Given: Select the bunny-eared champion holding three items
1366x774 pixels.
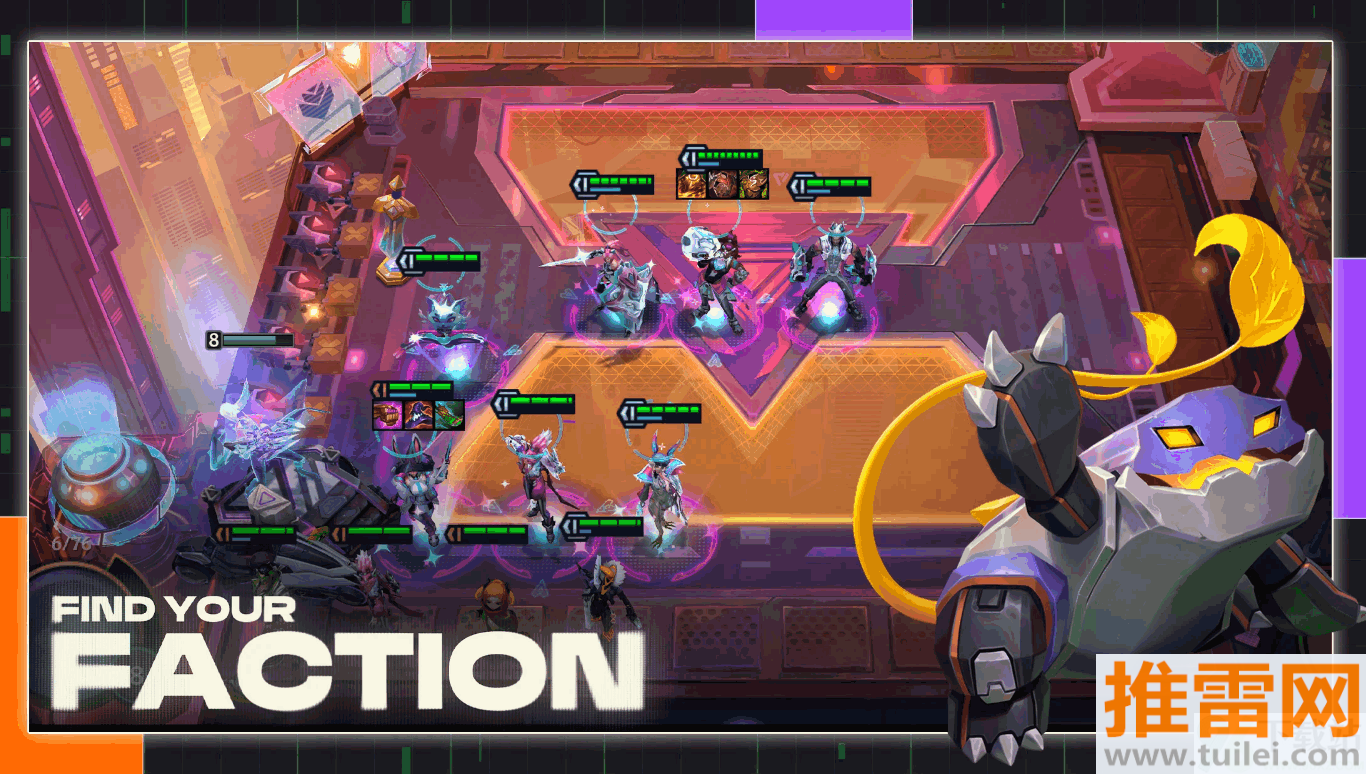Looking at the screenshot, I should tap(415, 490).
